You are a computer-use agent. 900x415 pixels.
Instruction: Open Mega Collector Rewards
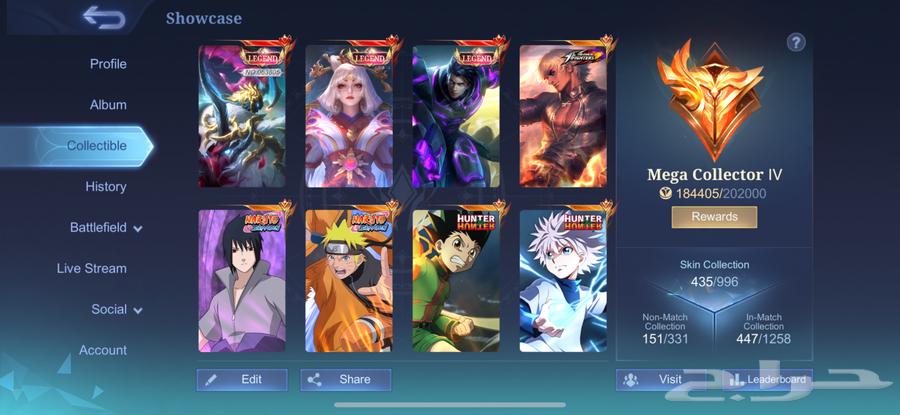[714, 217]
